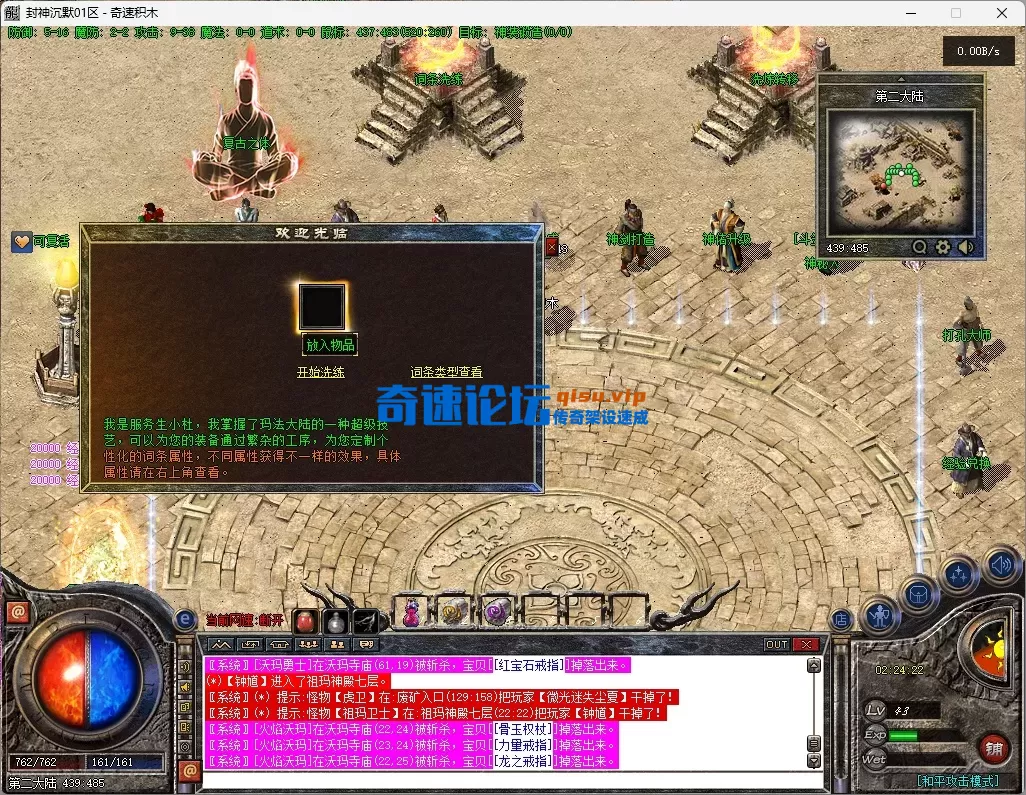Select the red potion hotbar slot

[x=305, y=620]
